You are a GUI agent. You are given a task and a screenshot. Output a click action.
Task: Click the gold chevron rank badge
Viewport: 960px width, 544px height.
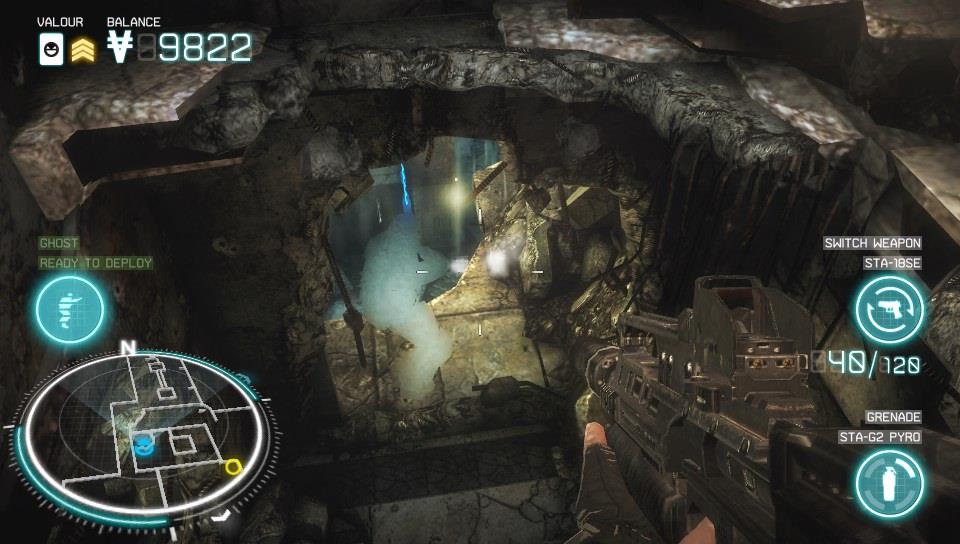(83, 48)
